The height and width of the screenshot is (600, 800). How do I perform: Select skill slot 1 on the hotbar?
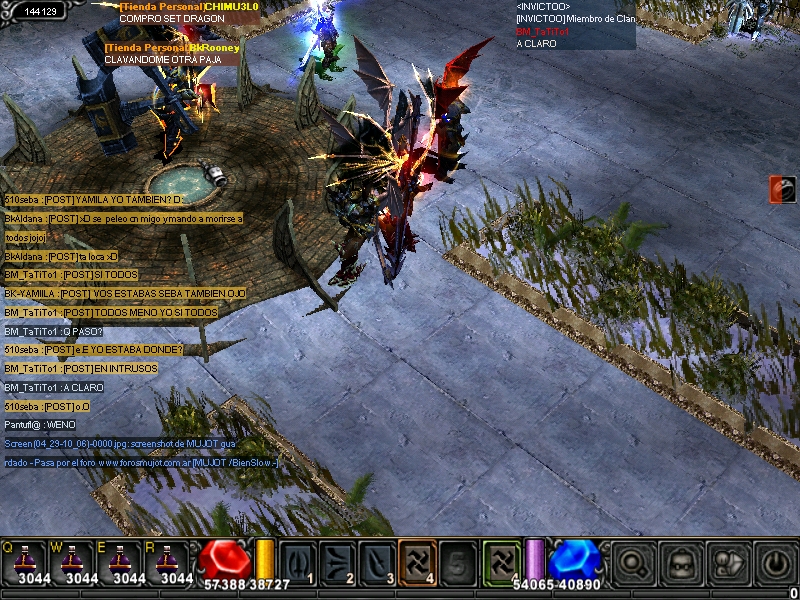coord(298,562)
